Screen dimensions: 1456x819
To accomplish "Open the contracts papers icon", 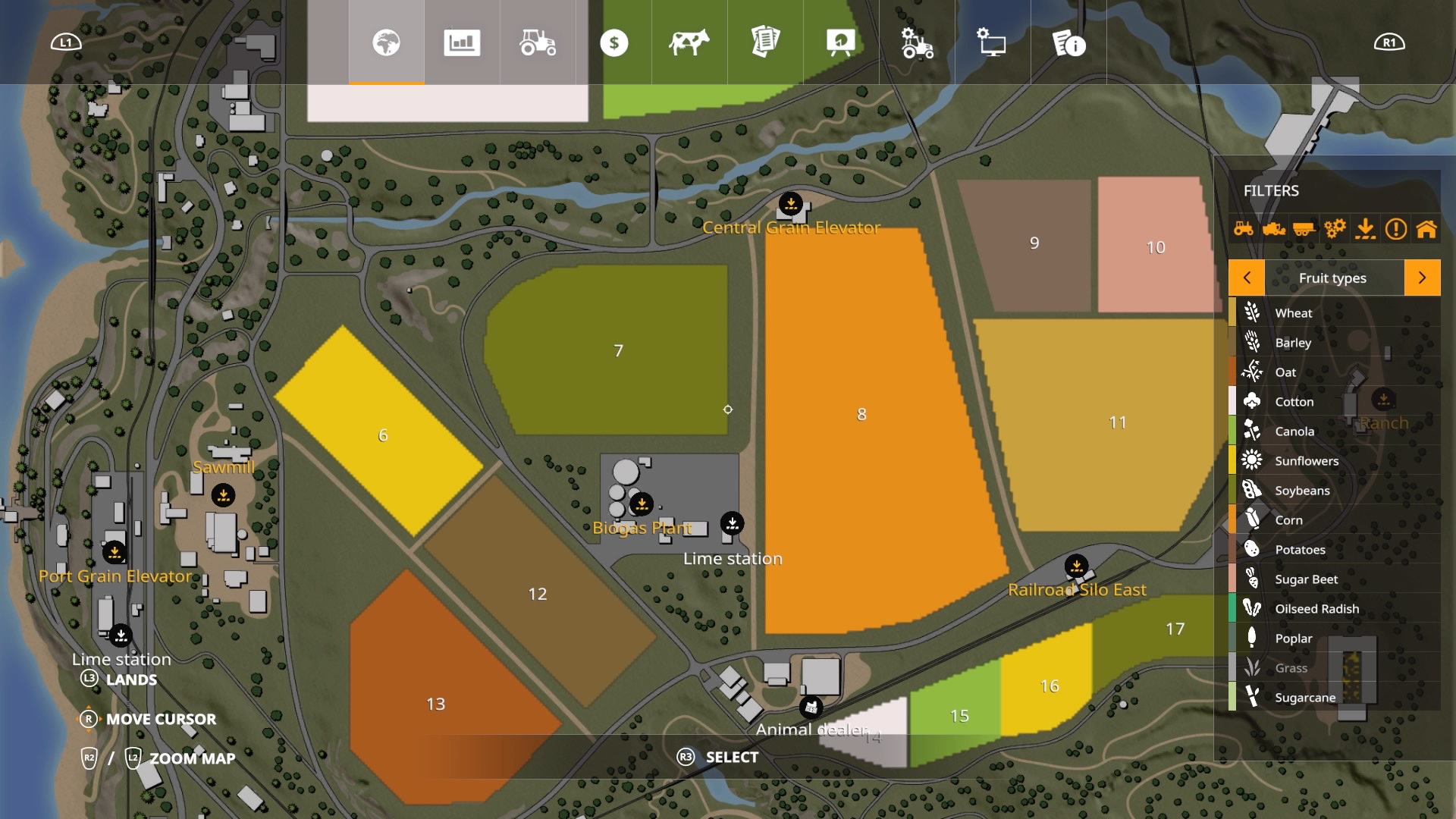I will 765,43.
